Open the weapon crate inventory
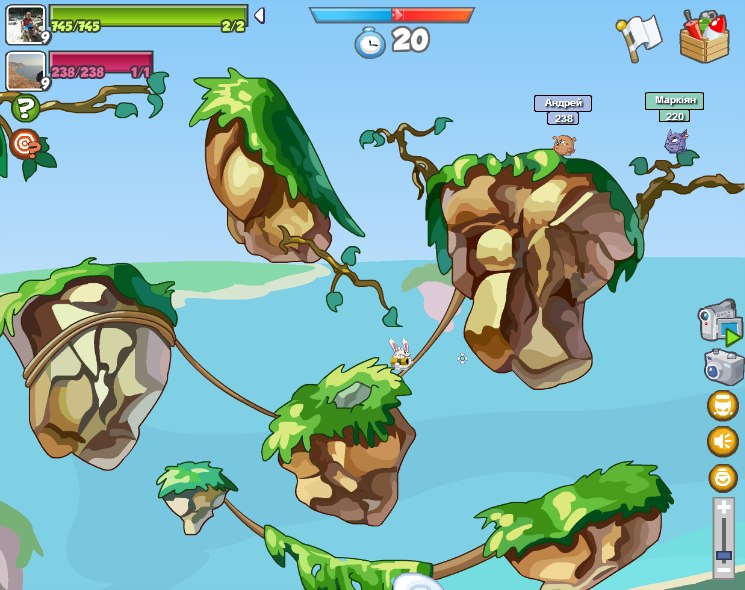The height and width of the screenshot is (590, 745). pos(704,37)
